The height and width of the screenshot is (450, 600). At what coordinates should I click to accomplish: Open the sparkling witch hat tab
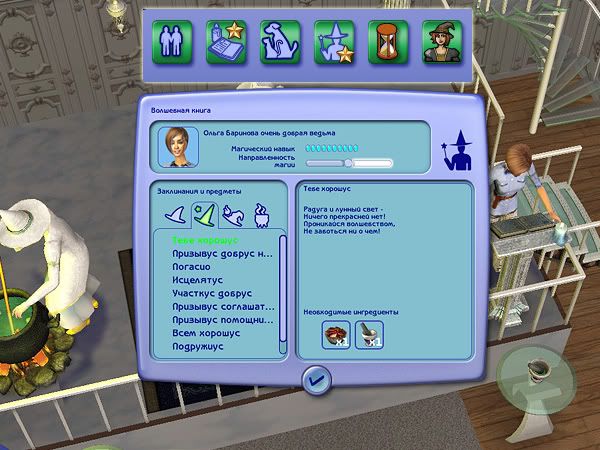(203, 213)
